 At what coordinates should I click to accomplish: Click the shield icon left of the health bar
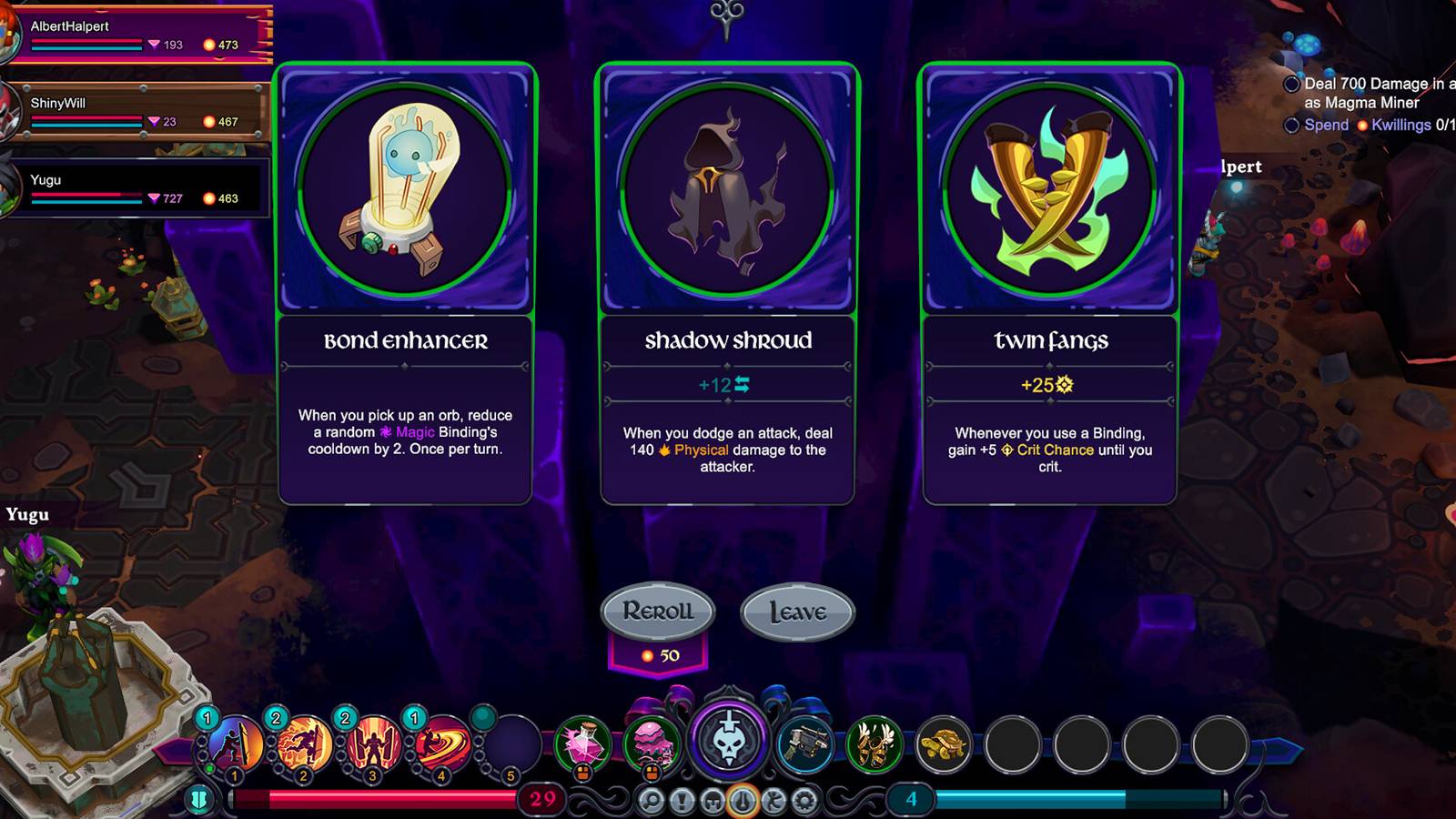tap(198, 799)
